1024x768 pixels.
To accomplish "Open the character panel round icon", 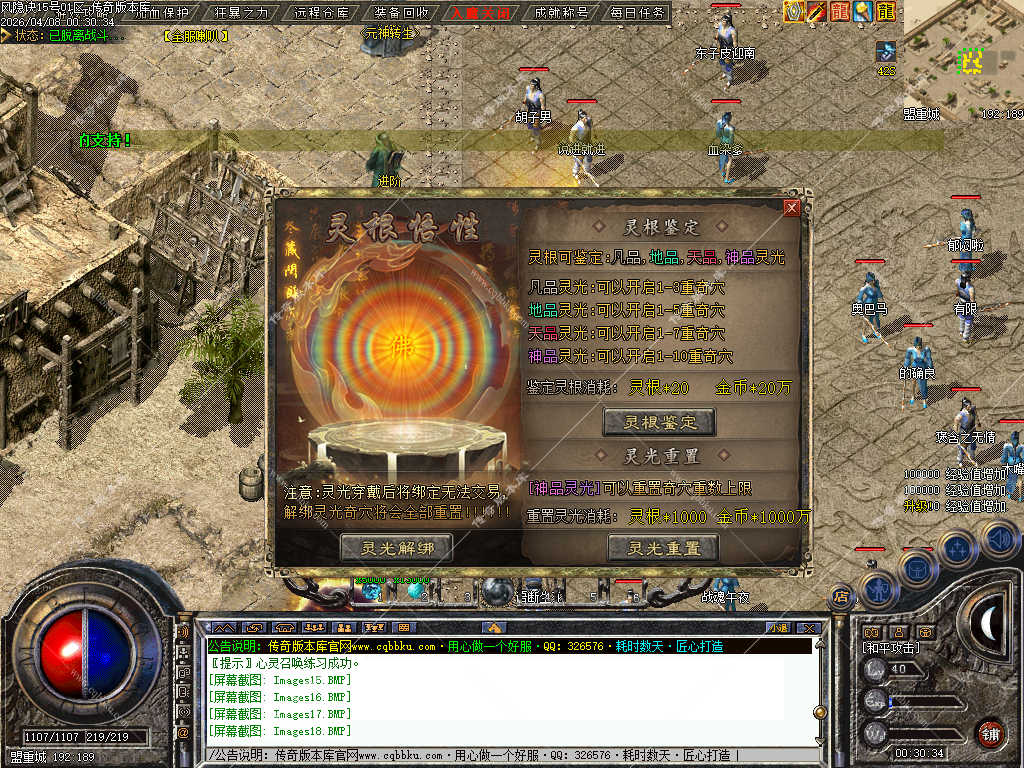I will click(876, 588).
